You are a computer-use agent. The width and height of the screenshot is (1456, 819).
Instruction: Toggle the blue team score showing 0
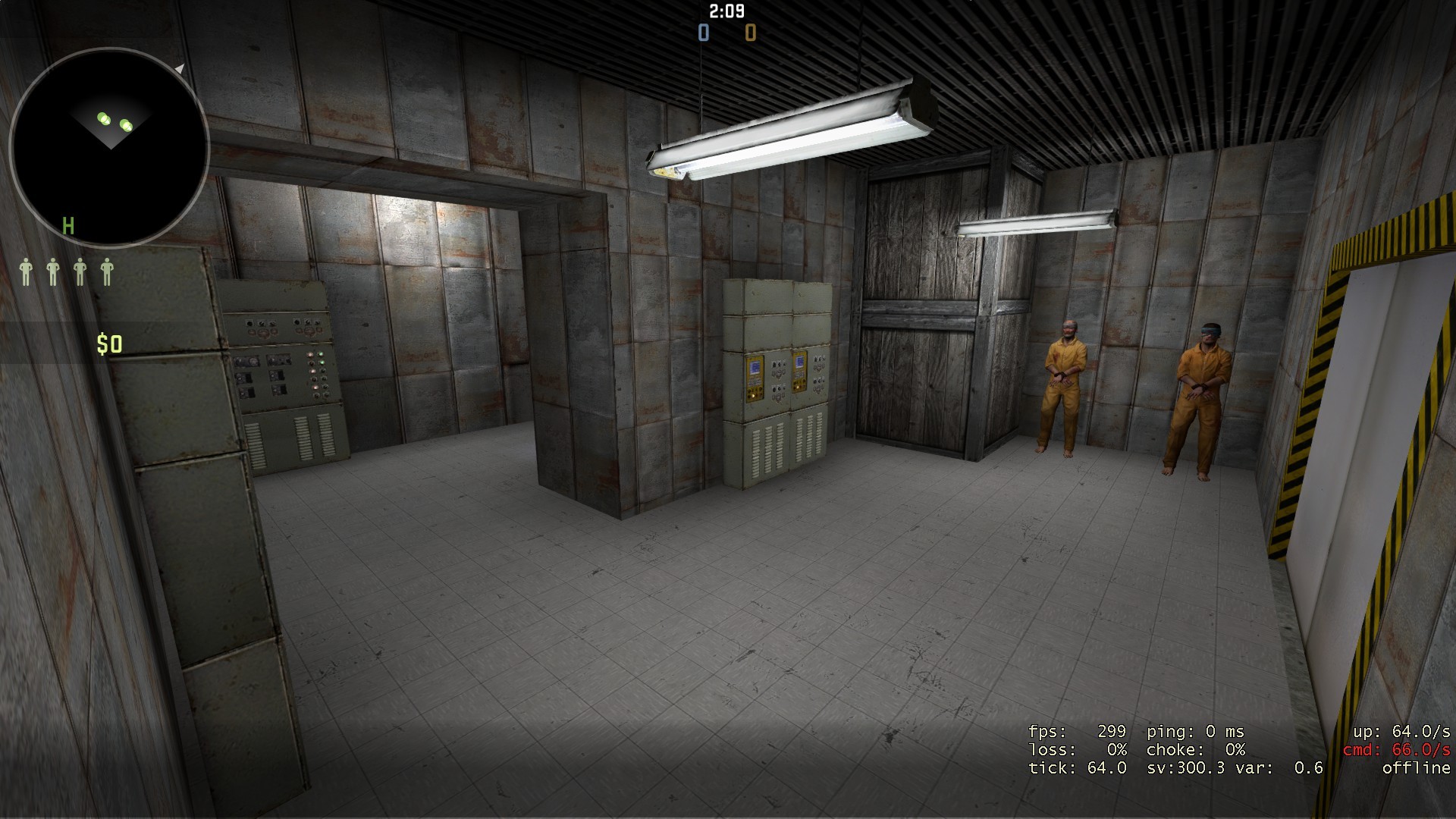702,33
